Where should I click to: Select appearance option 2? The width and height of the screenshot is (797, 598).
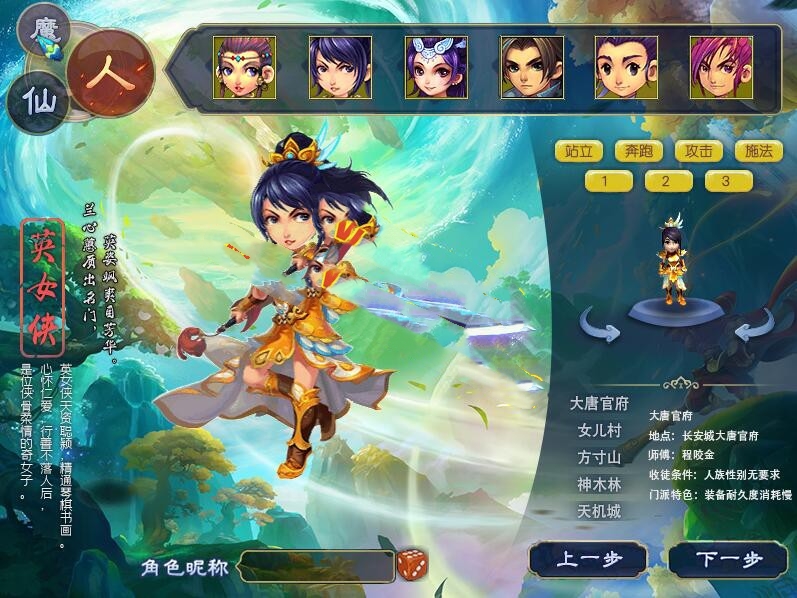click(x=669, y=181)
